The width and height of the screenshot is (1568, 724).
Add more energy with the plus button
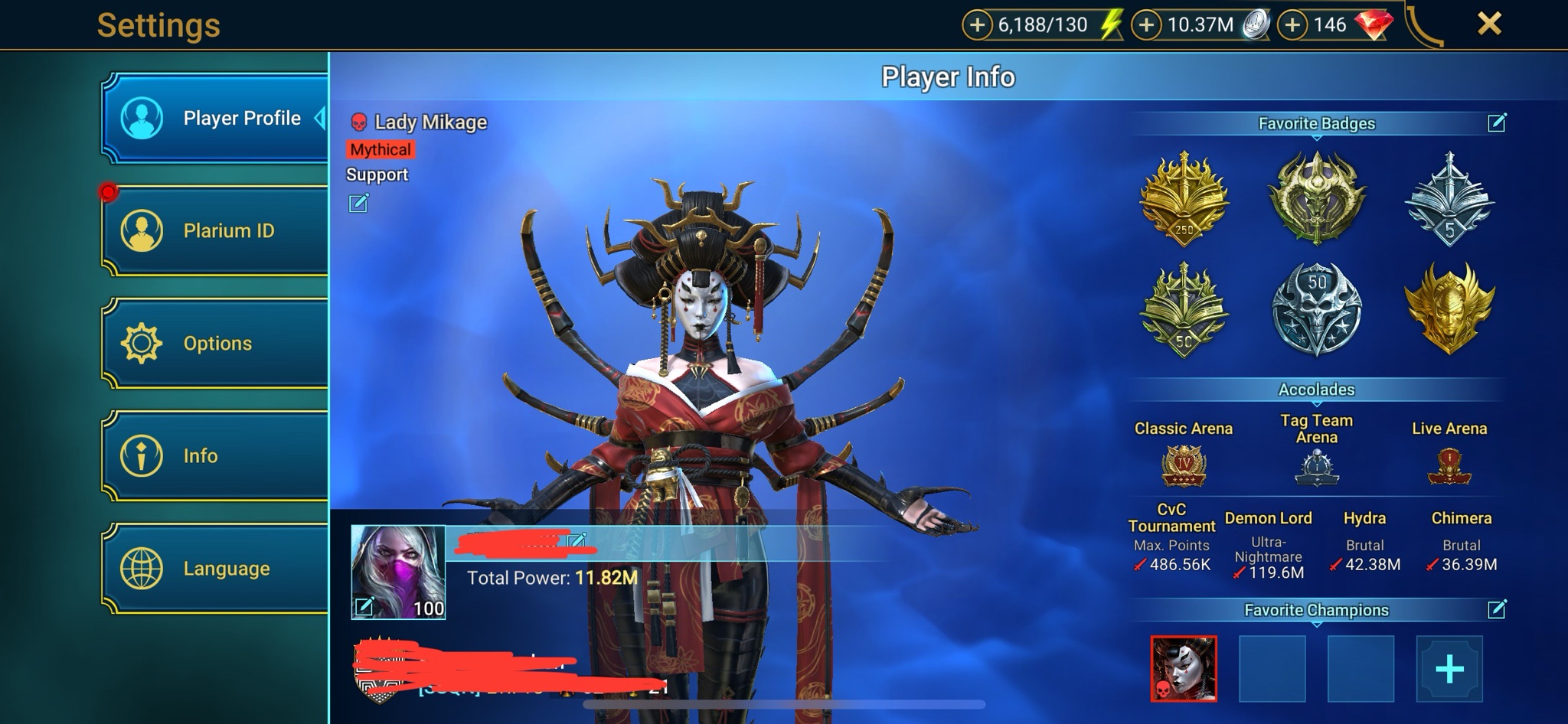click(977, 25)
